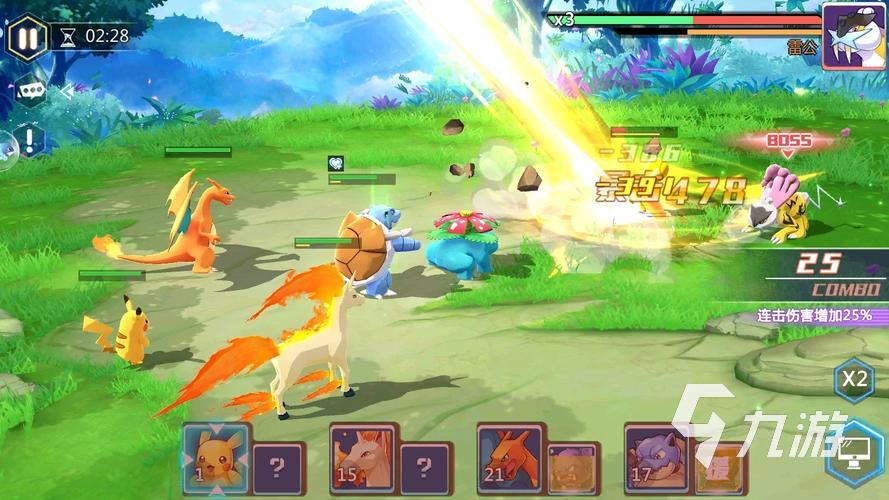The width and height of the screenshot is (889, 500).
Task: Click the monitor icon hexagon button
Action: pos(855,449)
